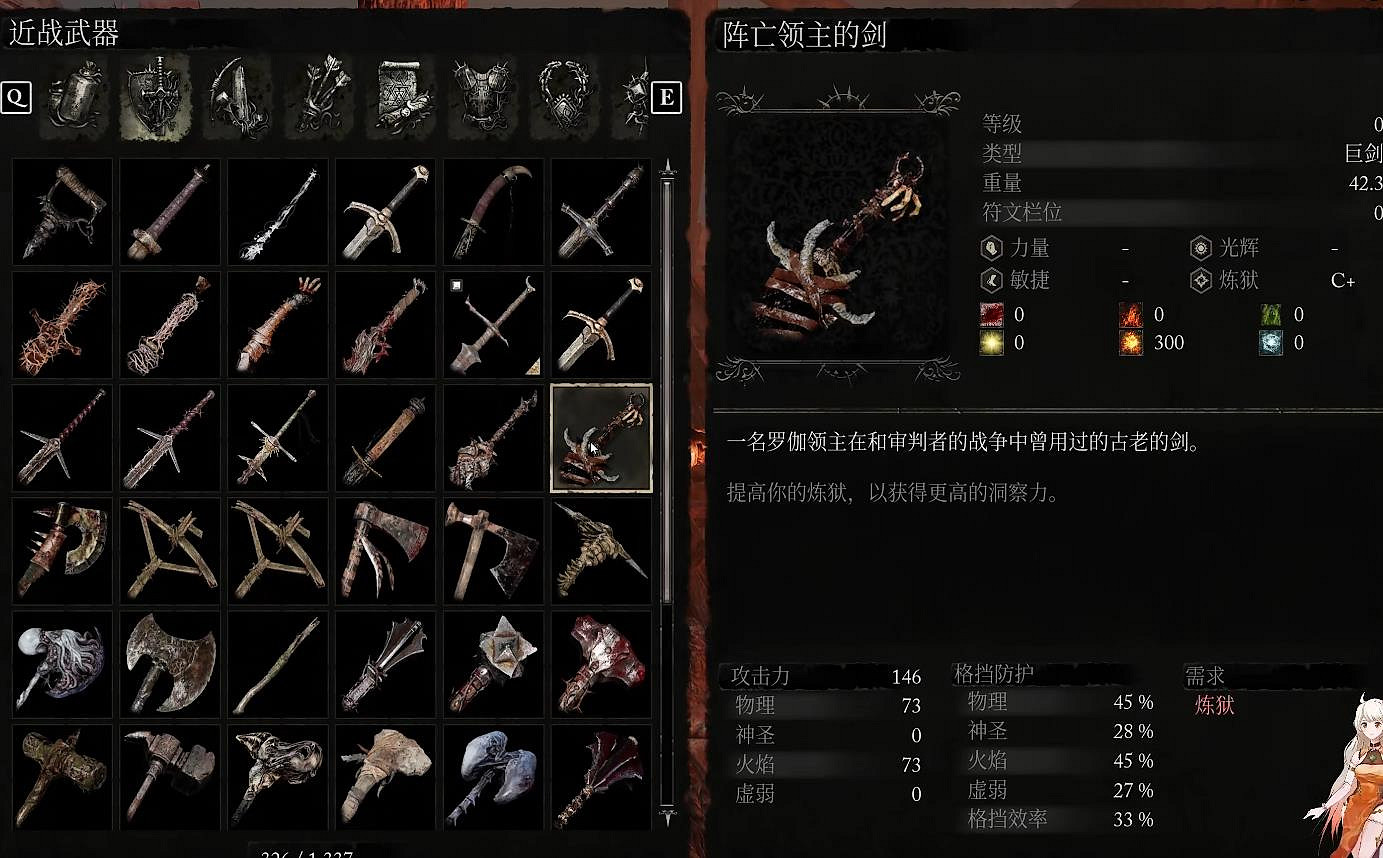Open the rings wreath category icon

point(563,98)
